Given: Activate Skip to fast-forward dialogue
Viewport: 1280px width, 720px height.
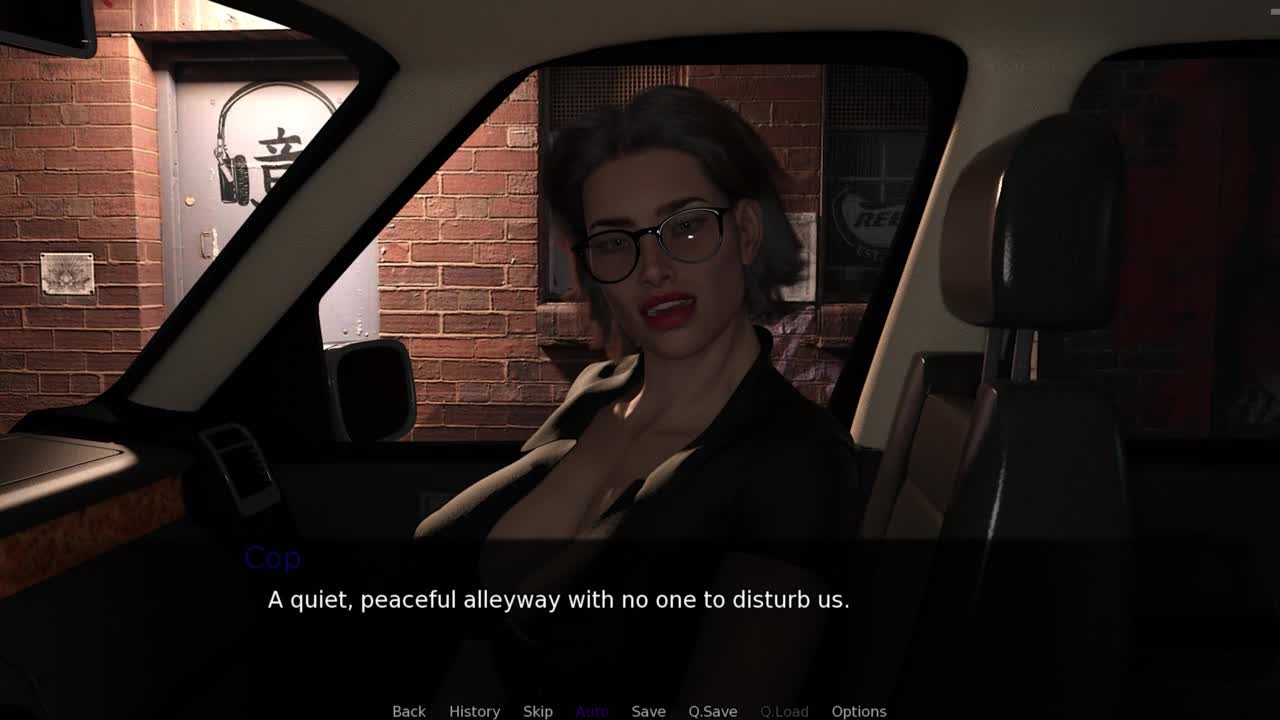Looking at the screenshot, I should 537,711.
